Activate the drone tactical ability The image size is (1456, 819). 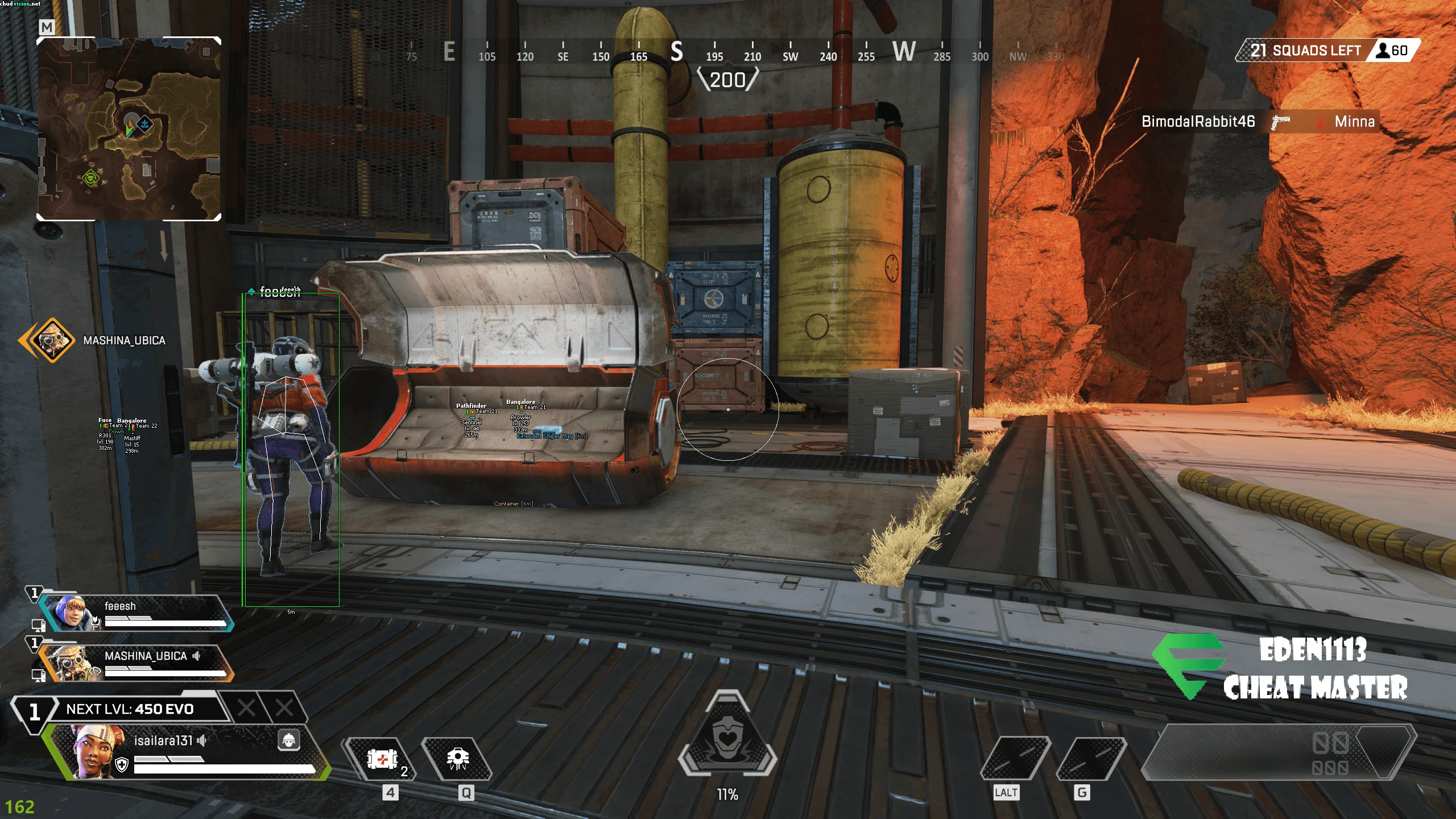coord(457,759)
